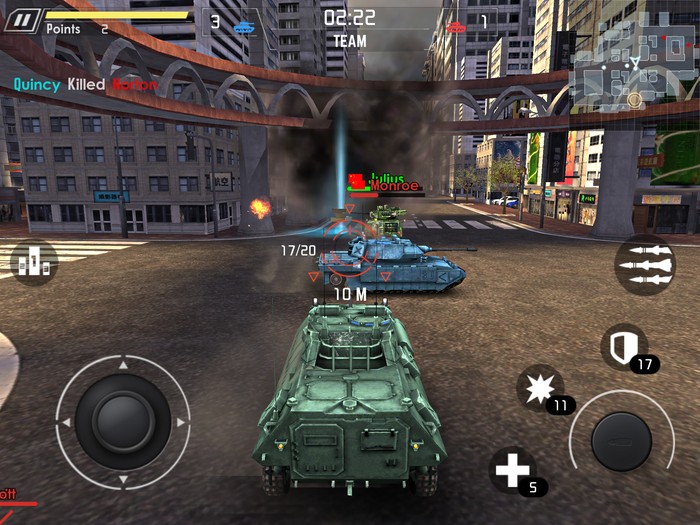The height and width of the screenshot is (525, 700).
Task: Pause the game with the pause button
Action: point(22,19)
